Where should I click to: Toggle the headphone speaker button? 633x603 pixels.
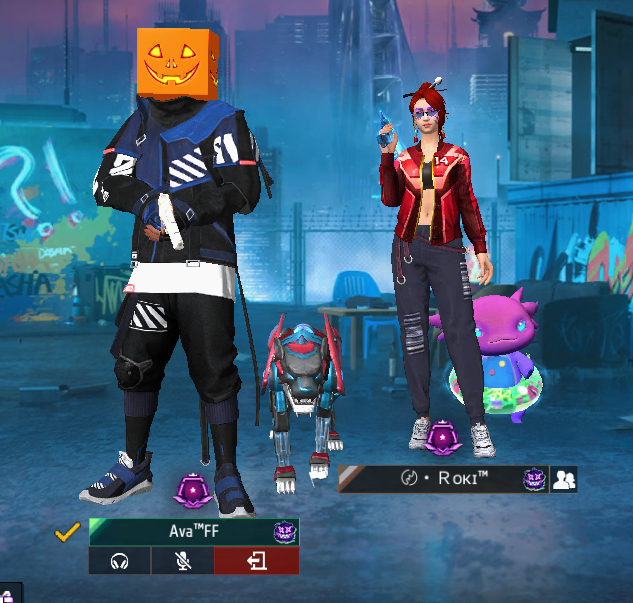[119, 561]
